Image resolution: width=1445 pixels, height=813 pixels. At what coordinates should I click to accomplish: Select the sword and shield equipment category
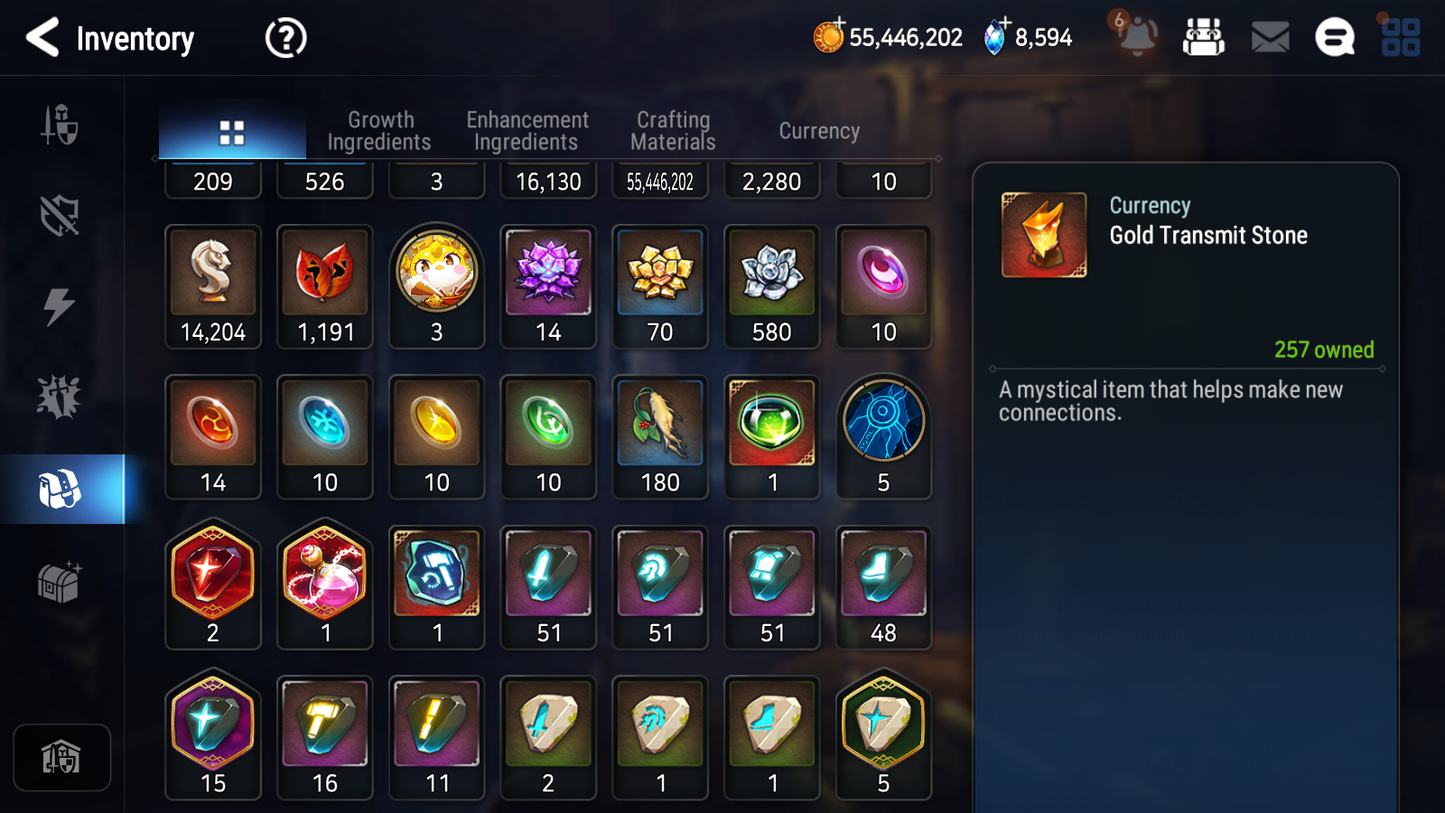60,126
